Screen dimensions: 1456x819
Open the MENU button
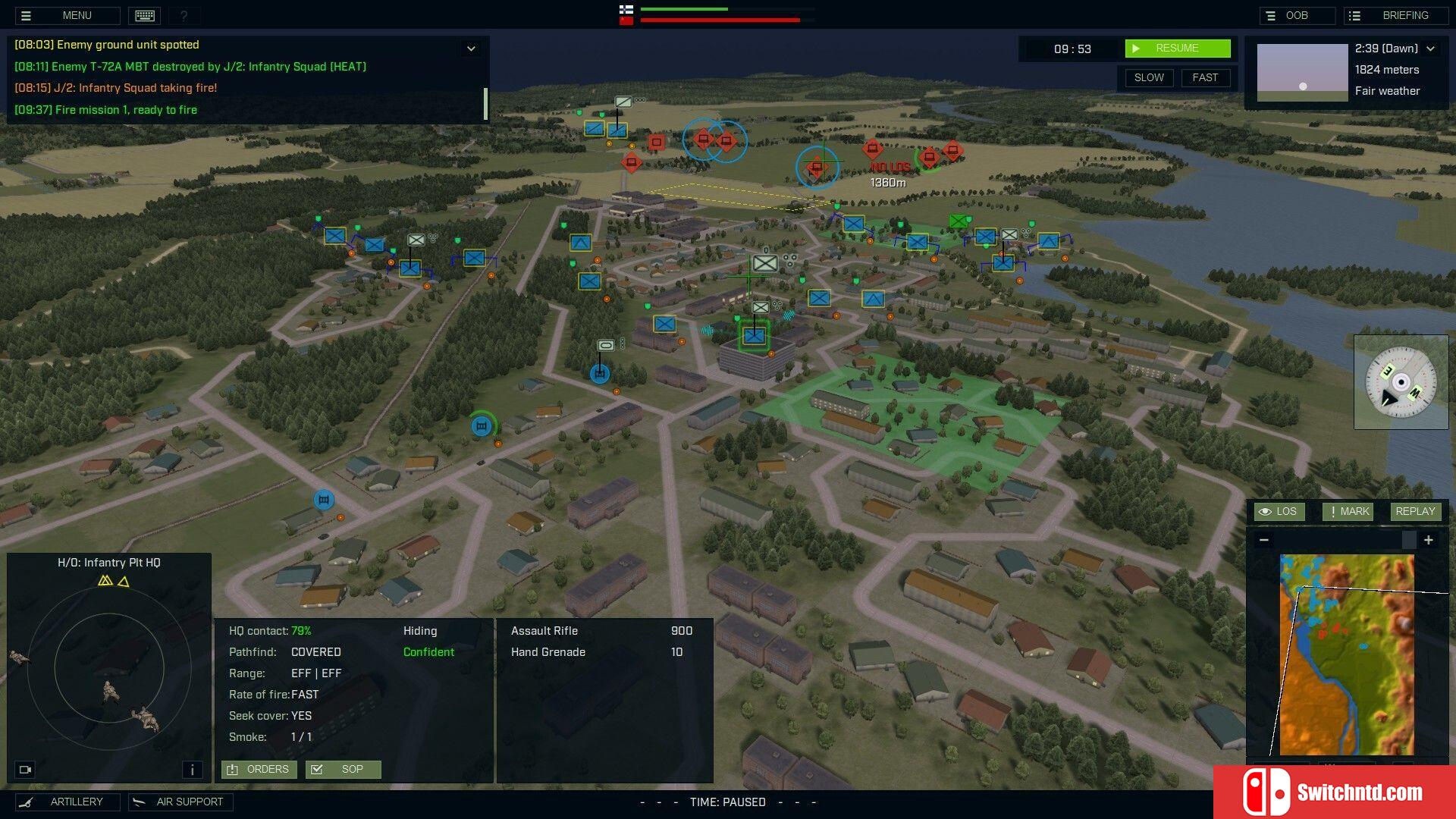pyautogui.click(x=67, y=15)
